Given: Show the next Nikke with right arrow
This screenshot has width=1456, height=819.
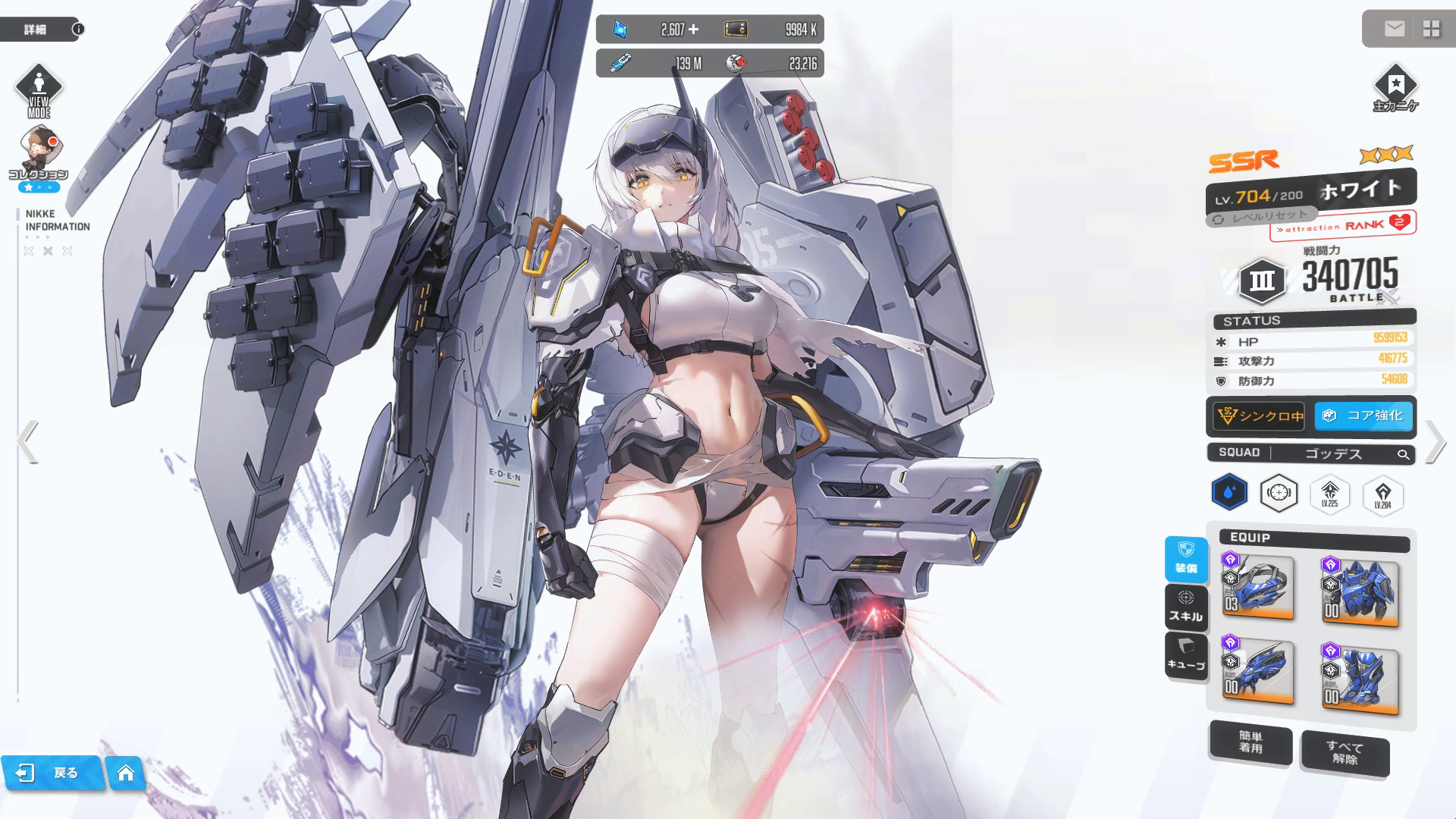Looking at the screenshot, I should coord(1434,441).
